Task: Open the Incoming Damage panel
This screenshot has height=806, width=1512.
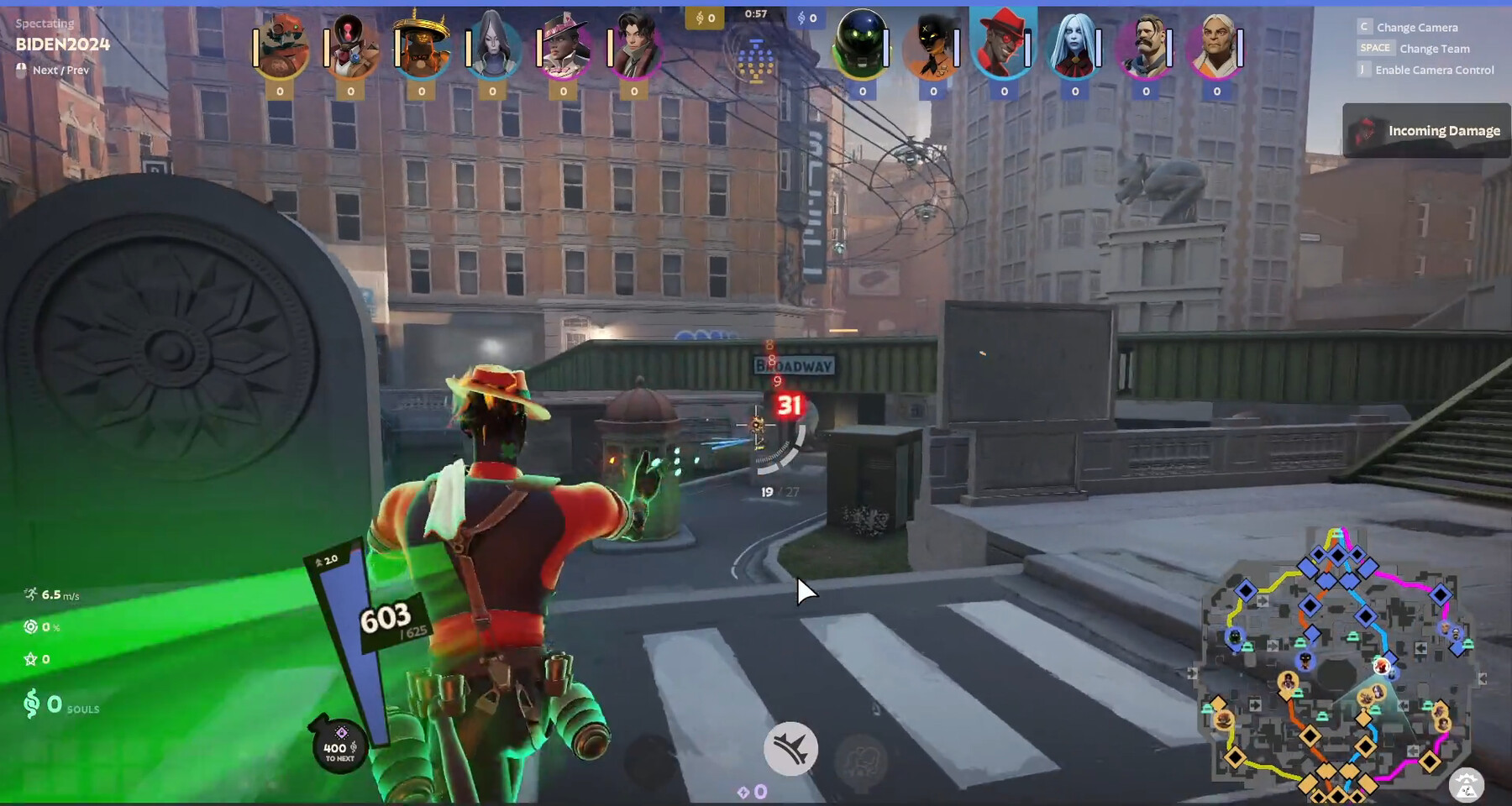Action: point(1426,131)
